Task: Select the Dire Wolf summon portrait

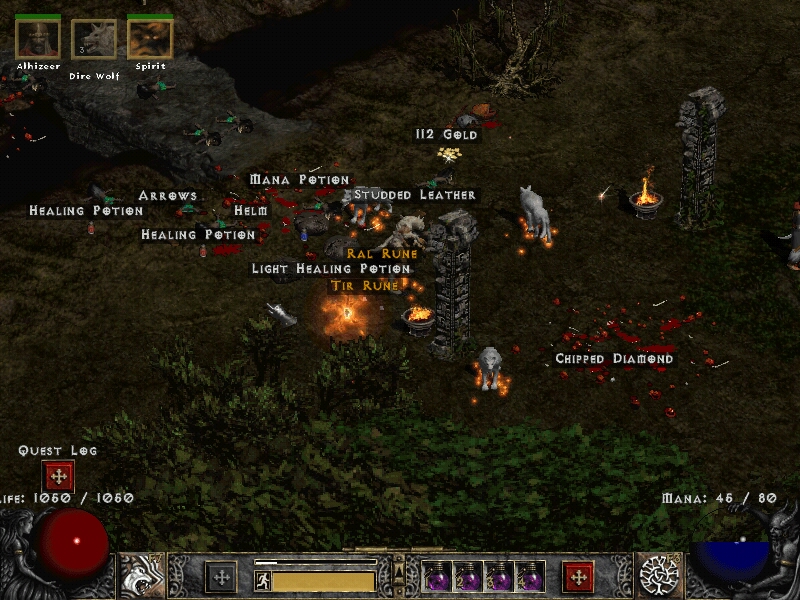Action: pos(94,40)
